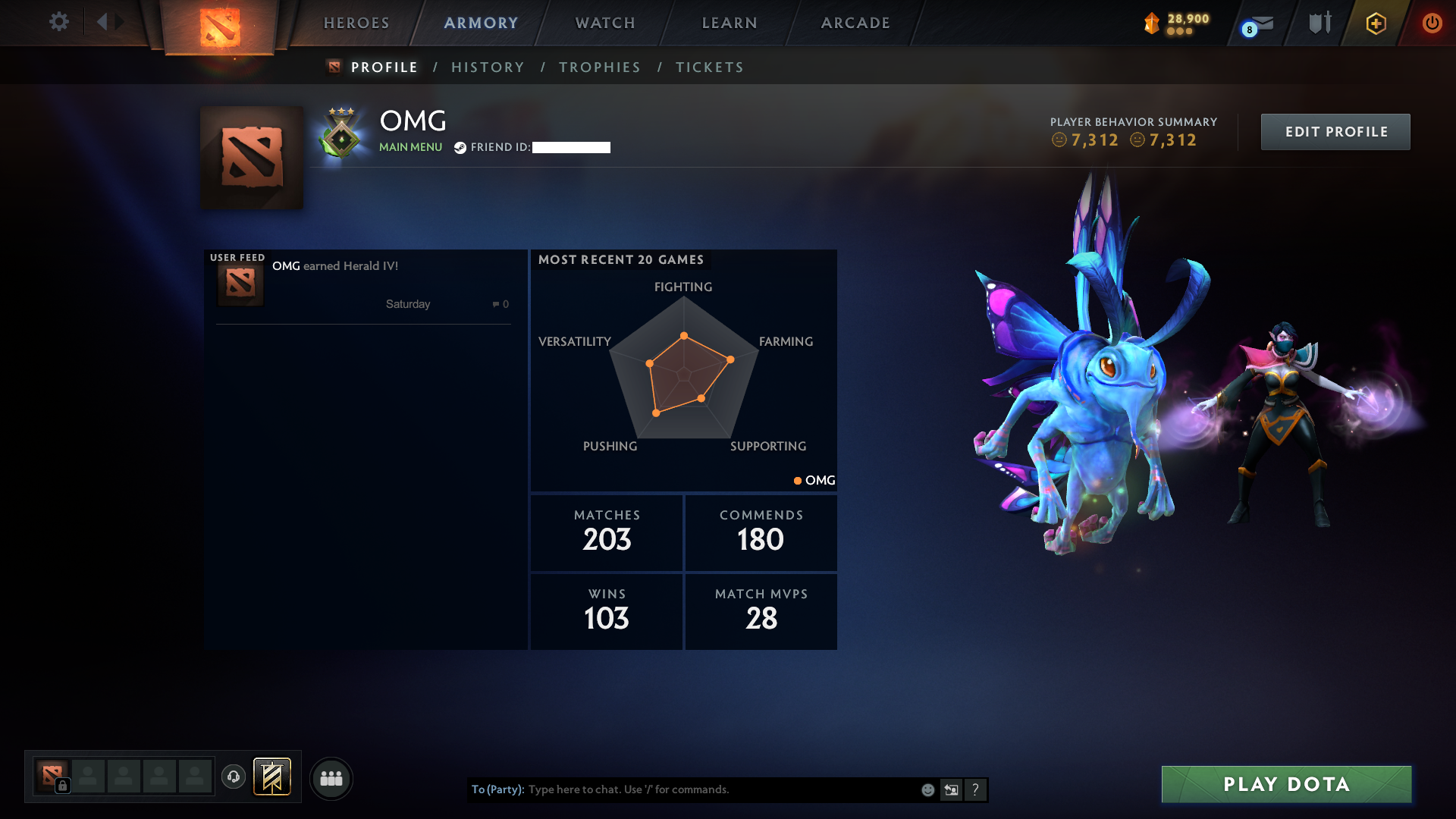
Task: Select the orange OMG legend swatch
Action: (797, 480)
